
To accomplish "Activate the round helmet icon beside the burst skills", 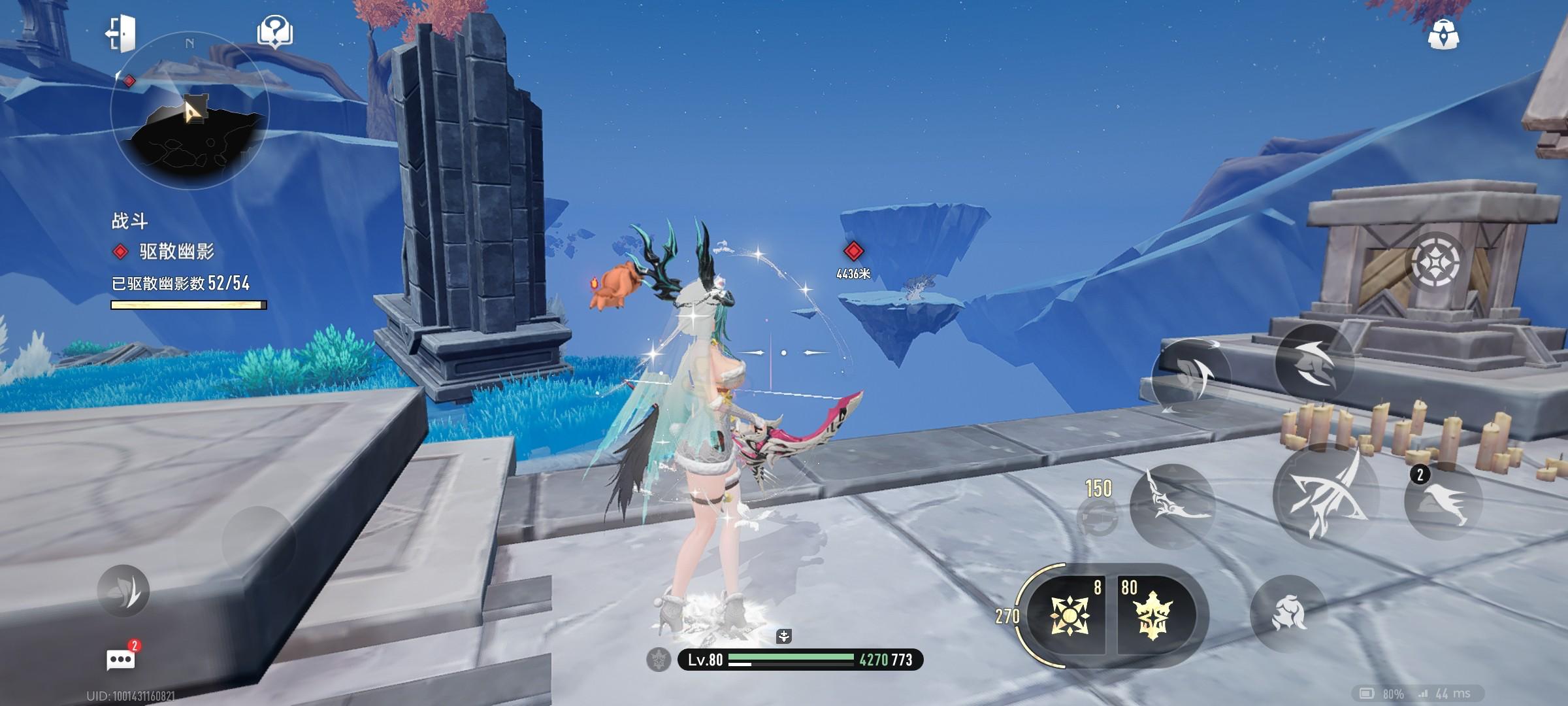I will 1288,613.
